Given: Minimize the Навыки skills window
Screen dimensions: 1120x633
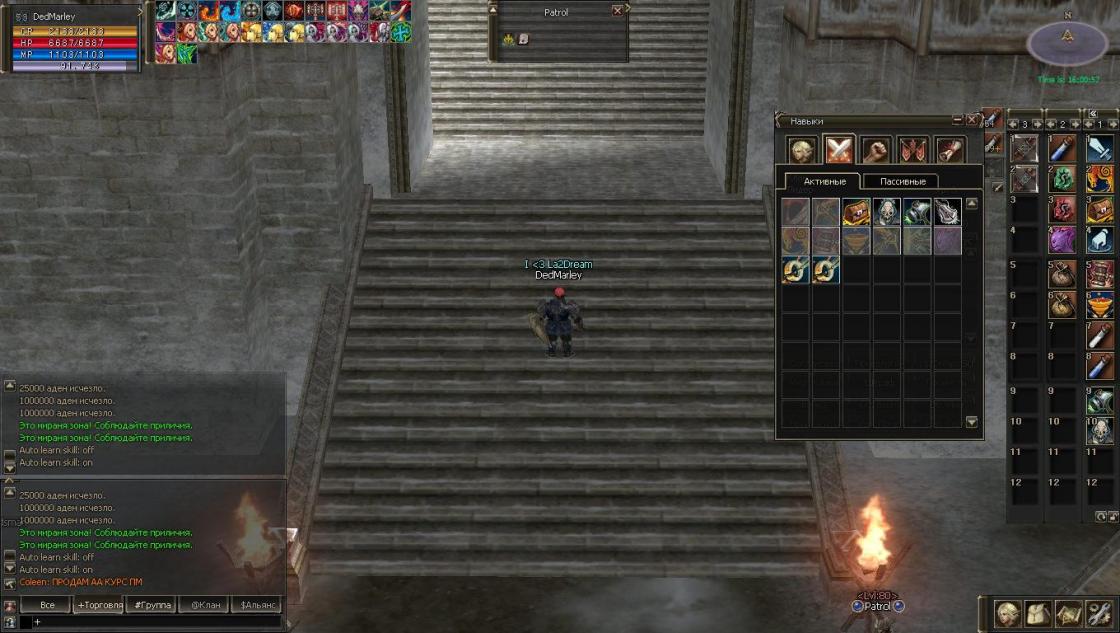Looking at the screenshot, I should point(957,120).
